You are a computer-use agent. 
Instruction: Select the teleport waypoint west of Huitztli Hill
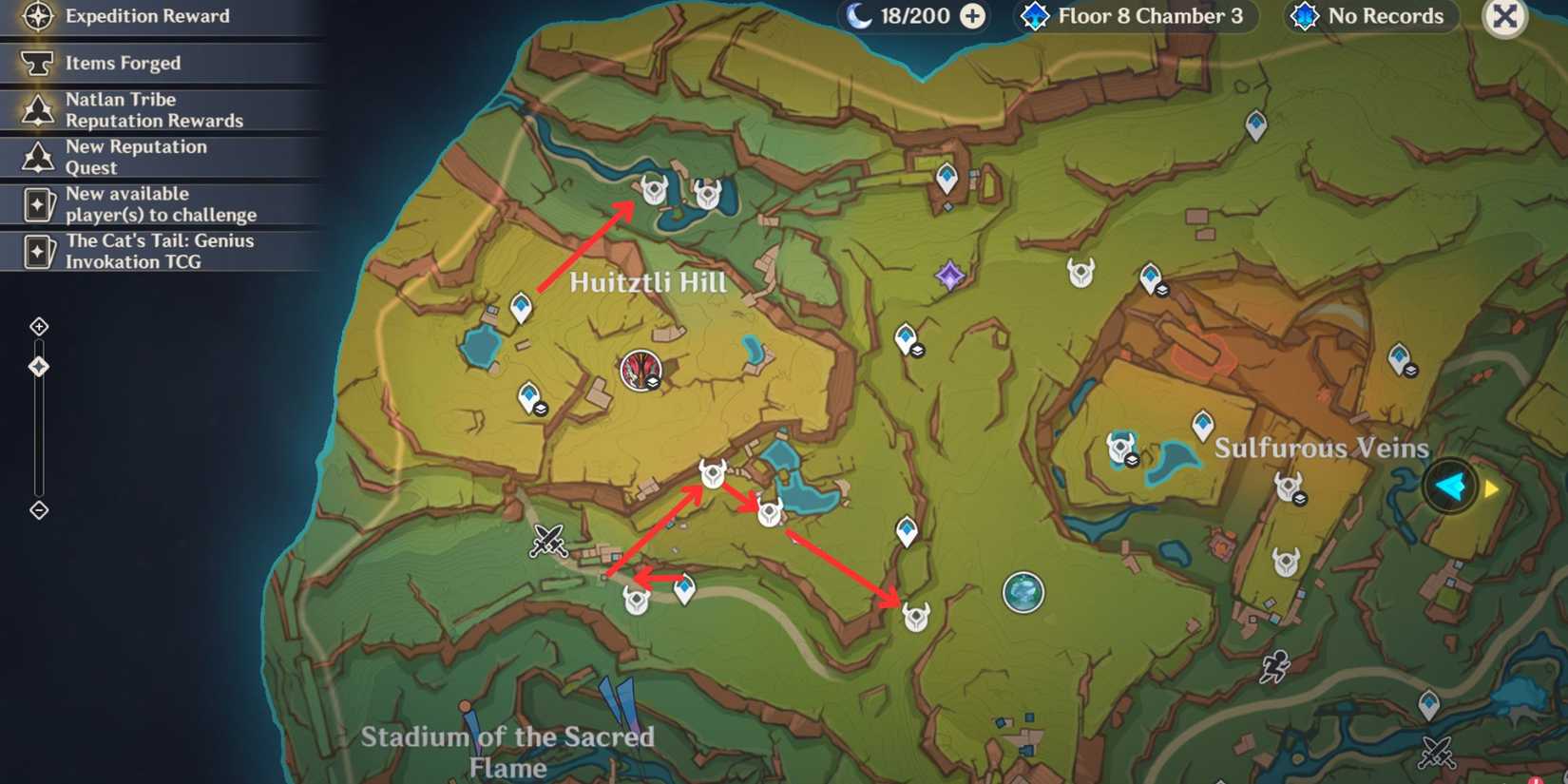pos(521,306)
